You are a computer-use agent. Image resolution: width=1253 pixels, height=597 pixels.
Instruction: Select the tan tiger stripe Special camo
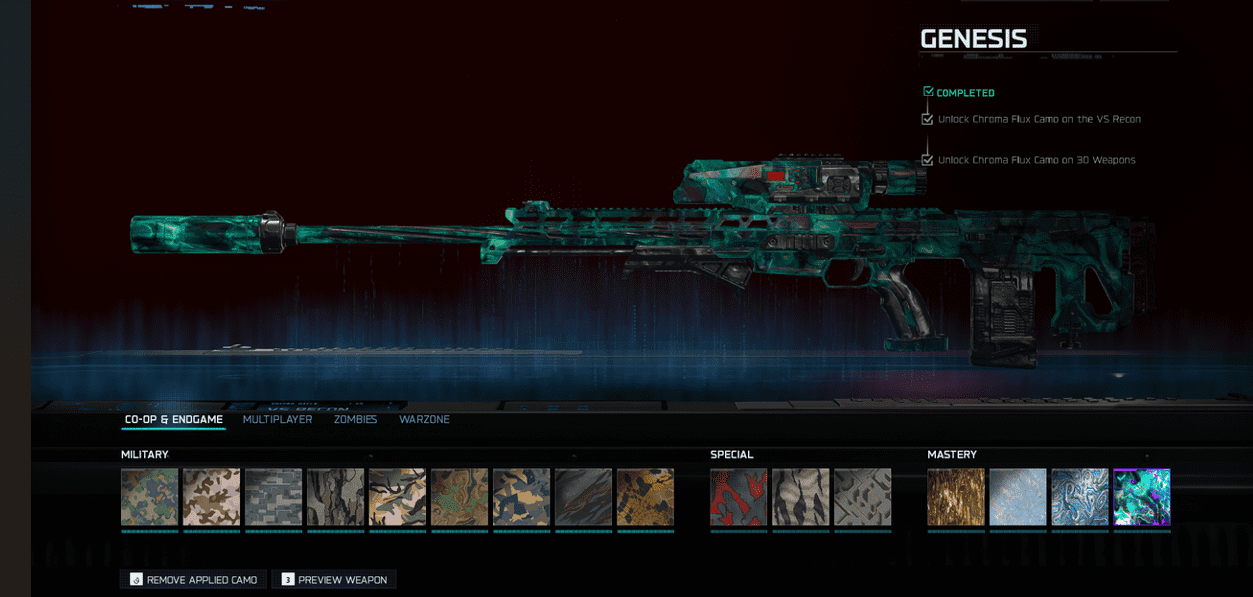pos(800,497)
